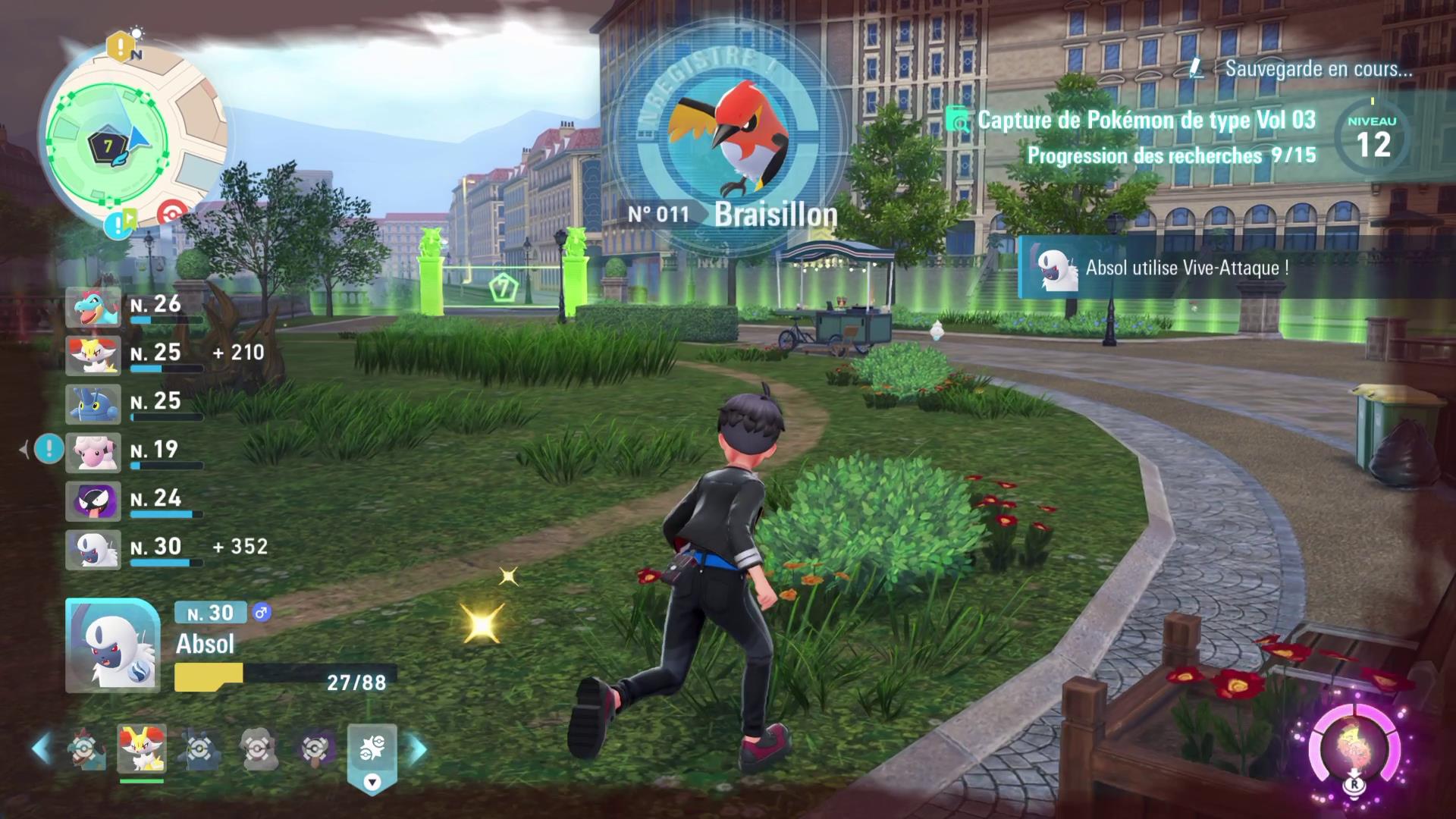The image size is (1456, 819).
Task: Select Heracross in the party list
Action: tap(93, 404)
